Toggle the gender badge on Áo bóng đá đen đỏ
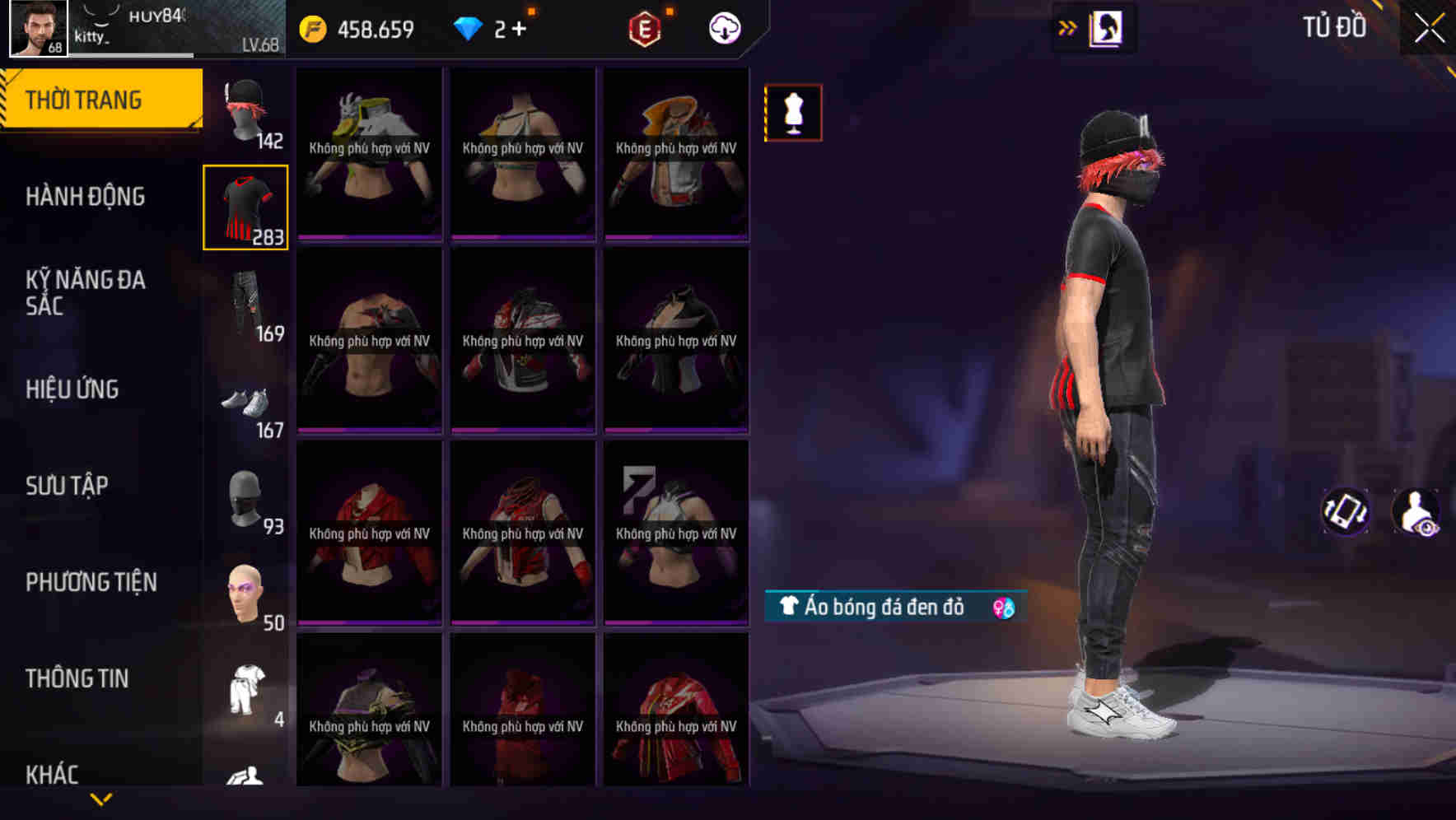Screen dimensions: 1456x820 point(1003,608)
